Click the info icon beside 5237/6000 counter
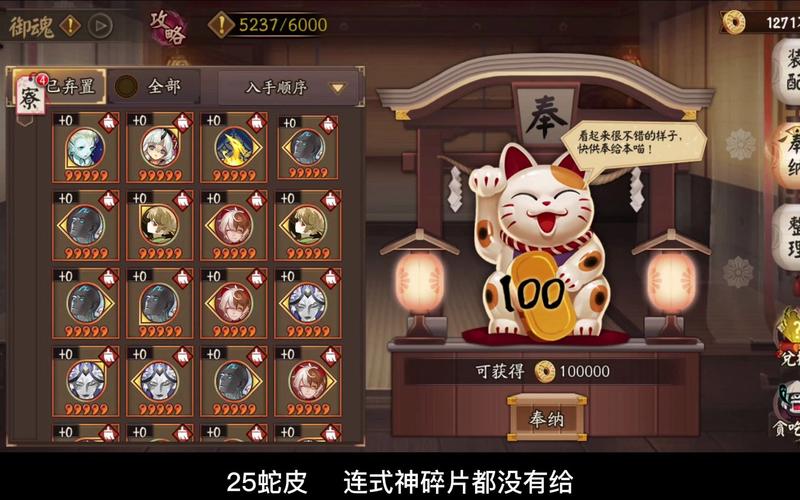800x500 pixels. (x=220, y=25)
